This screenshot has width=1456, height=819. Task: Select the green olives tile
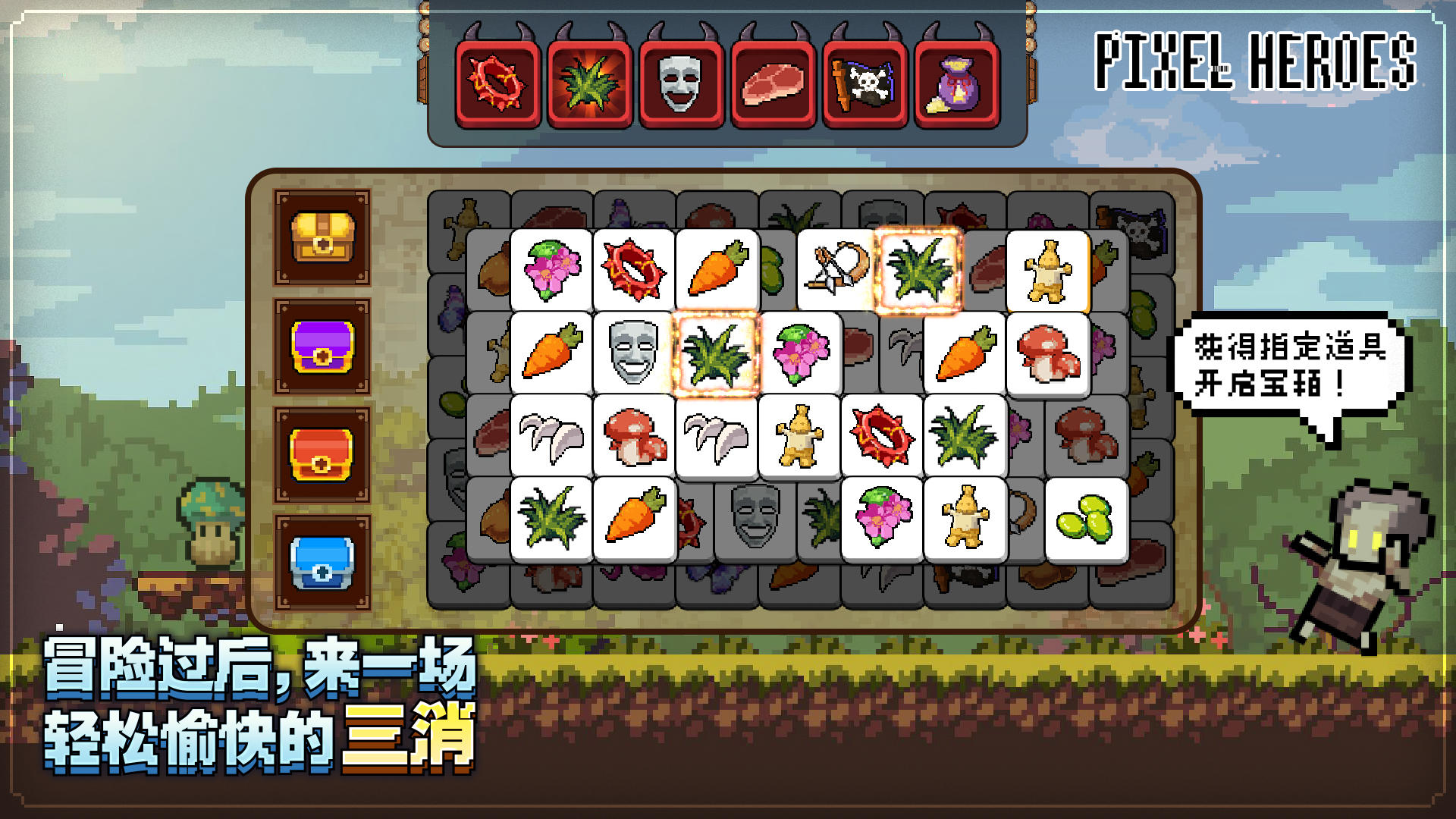(1086, 522)
